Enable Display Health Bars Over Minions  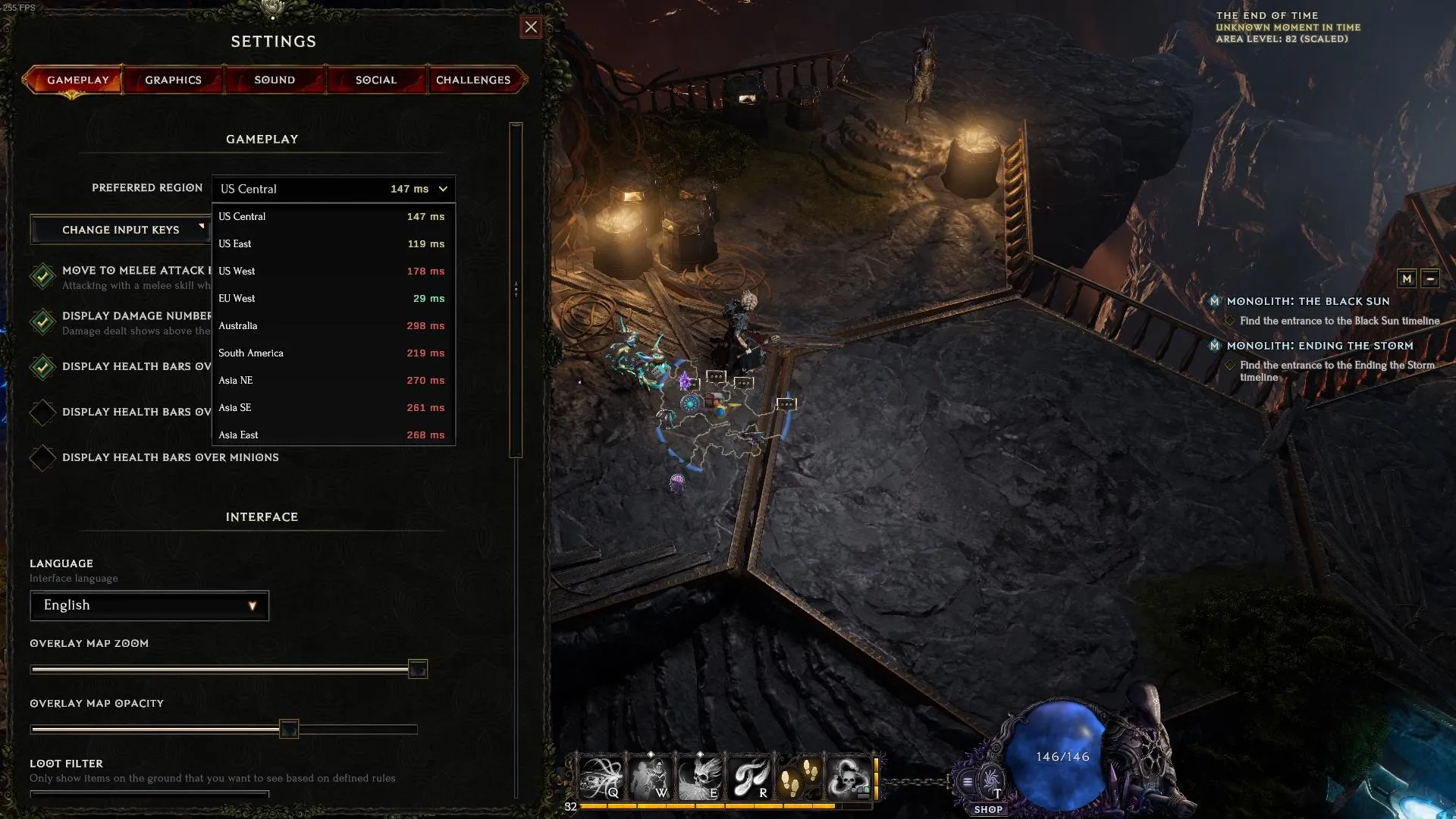click(x=42, y=458)
